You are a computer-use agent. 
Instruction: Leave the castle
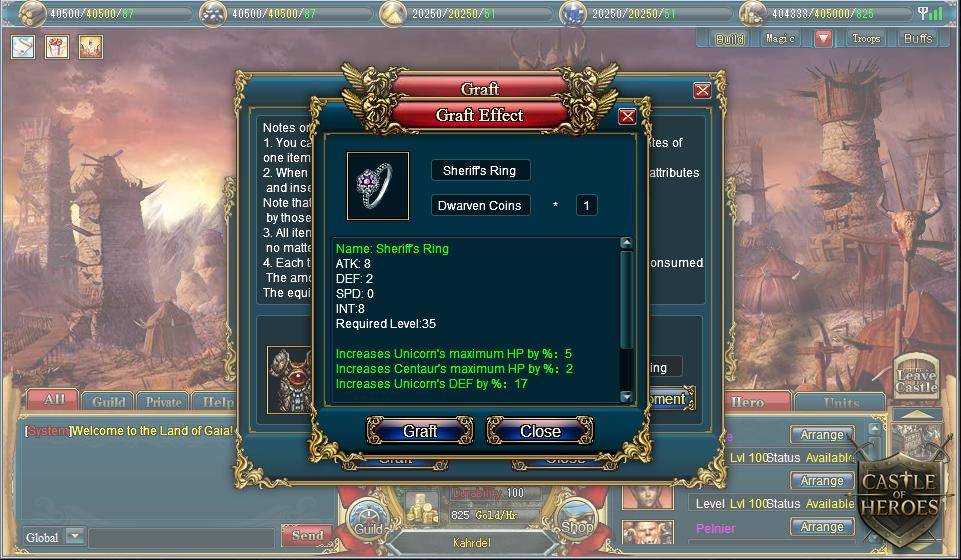[x=915, y=375]
